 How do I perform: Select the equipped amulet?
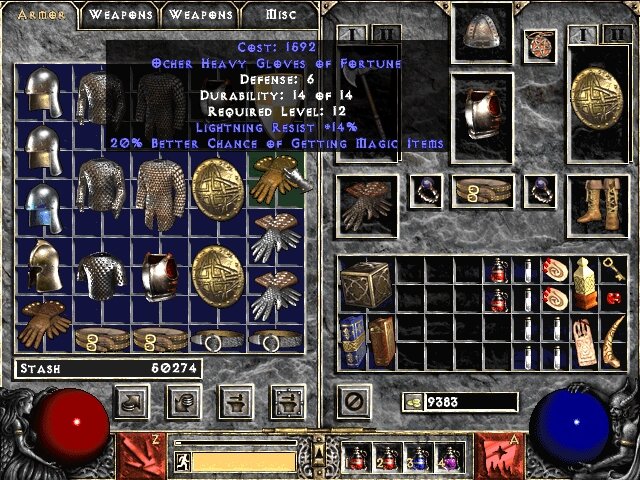[x=540, y=45]
